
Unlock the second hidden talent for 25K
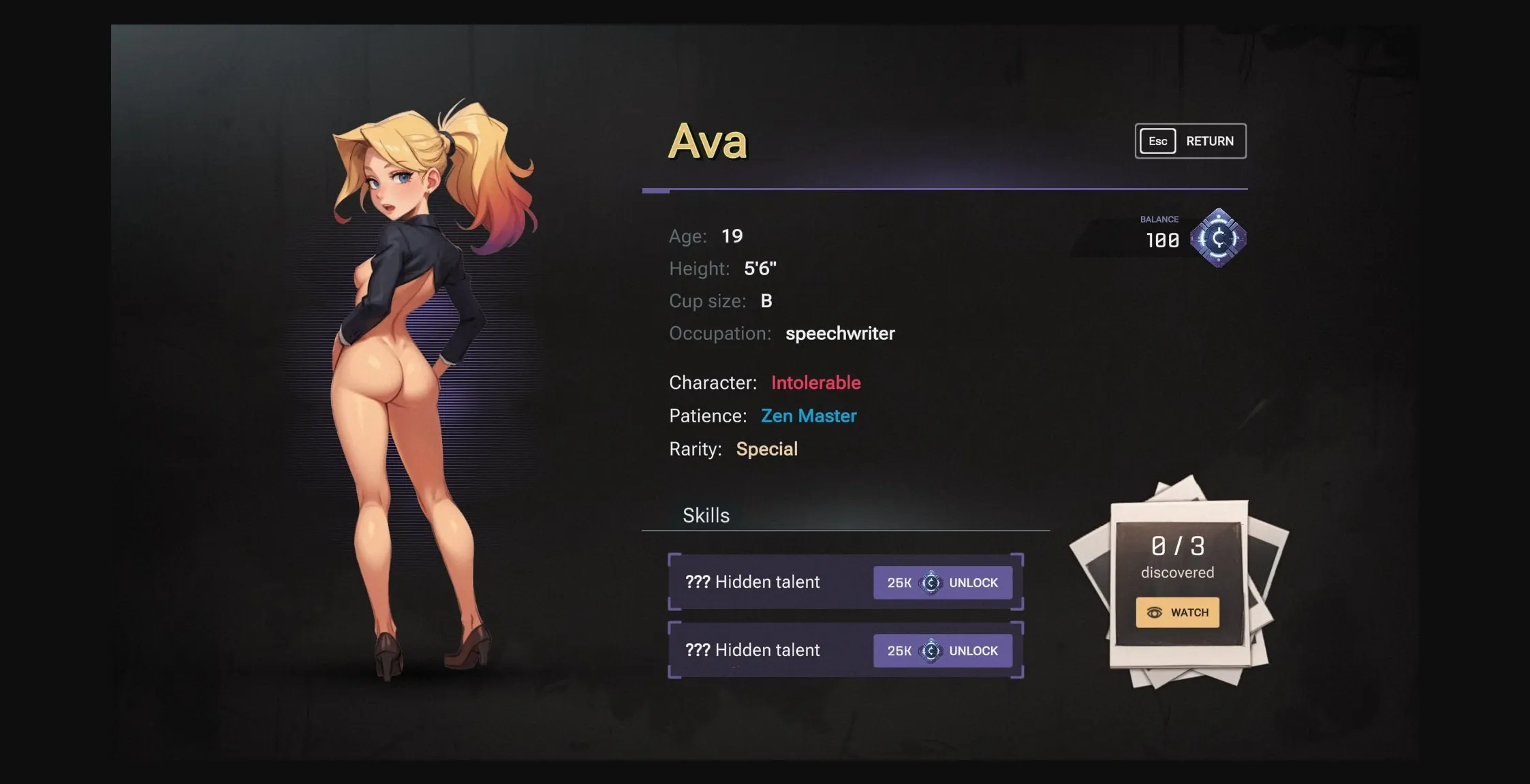tap(942, 650)
